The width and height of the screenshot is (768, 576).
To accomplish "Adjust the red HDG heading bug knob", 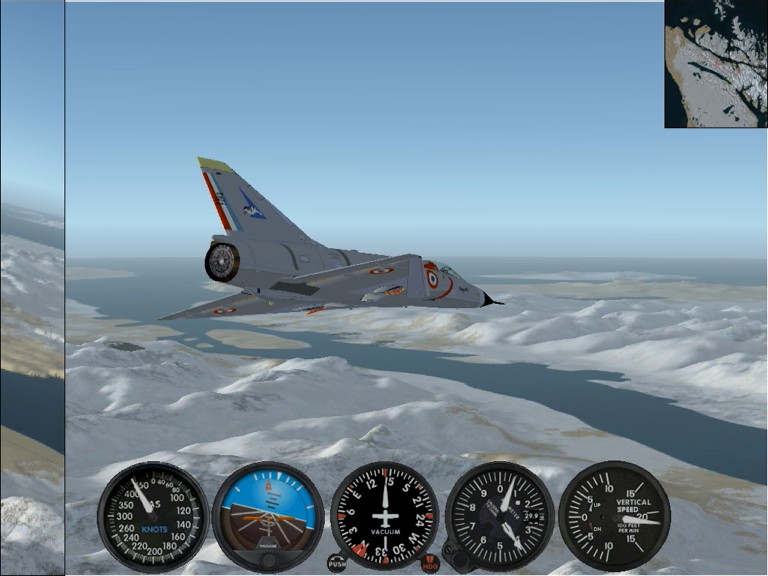I will [430, 563].
